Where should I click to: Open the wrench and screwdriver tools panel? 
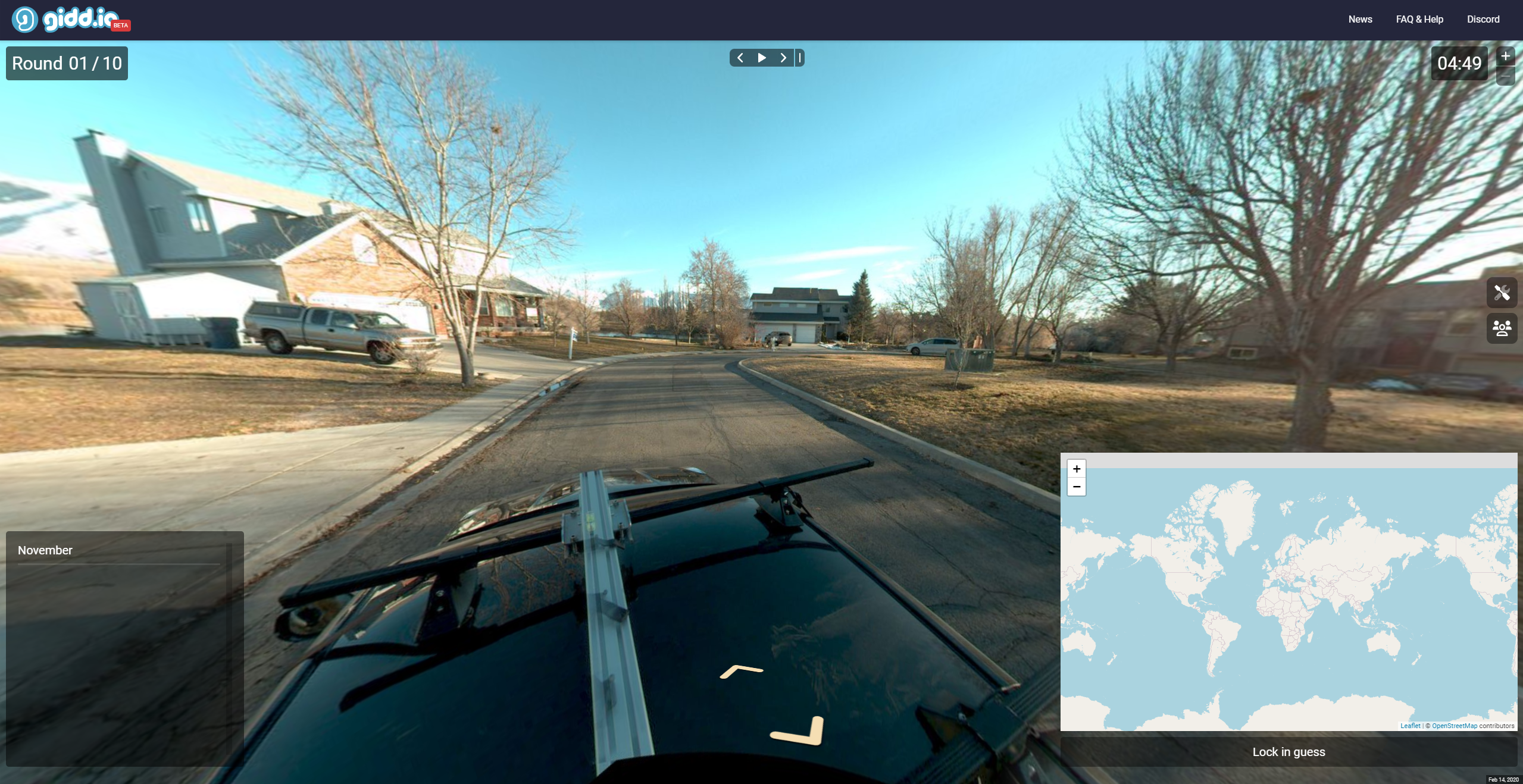[1502, 293]
